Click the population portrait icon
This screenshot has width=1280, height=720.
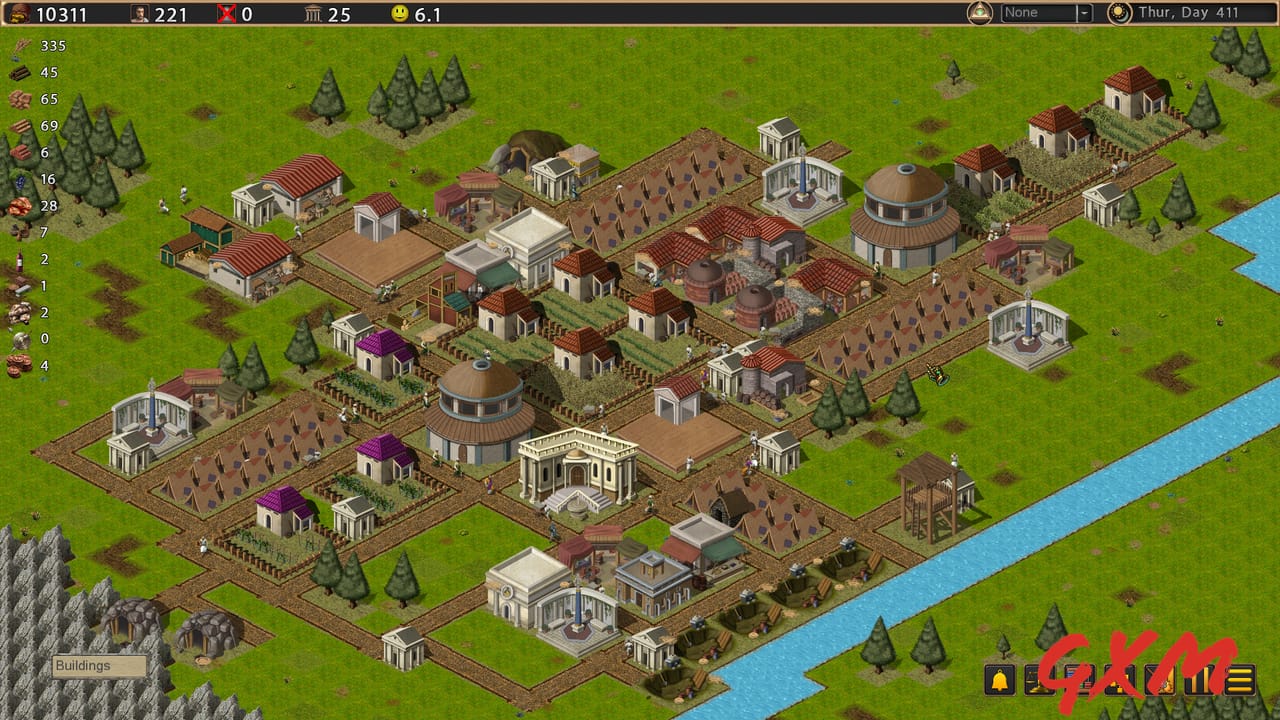click(x=139, y=13)
